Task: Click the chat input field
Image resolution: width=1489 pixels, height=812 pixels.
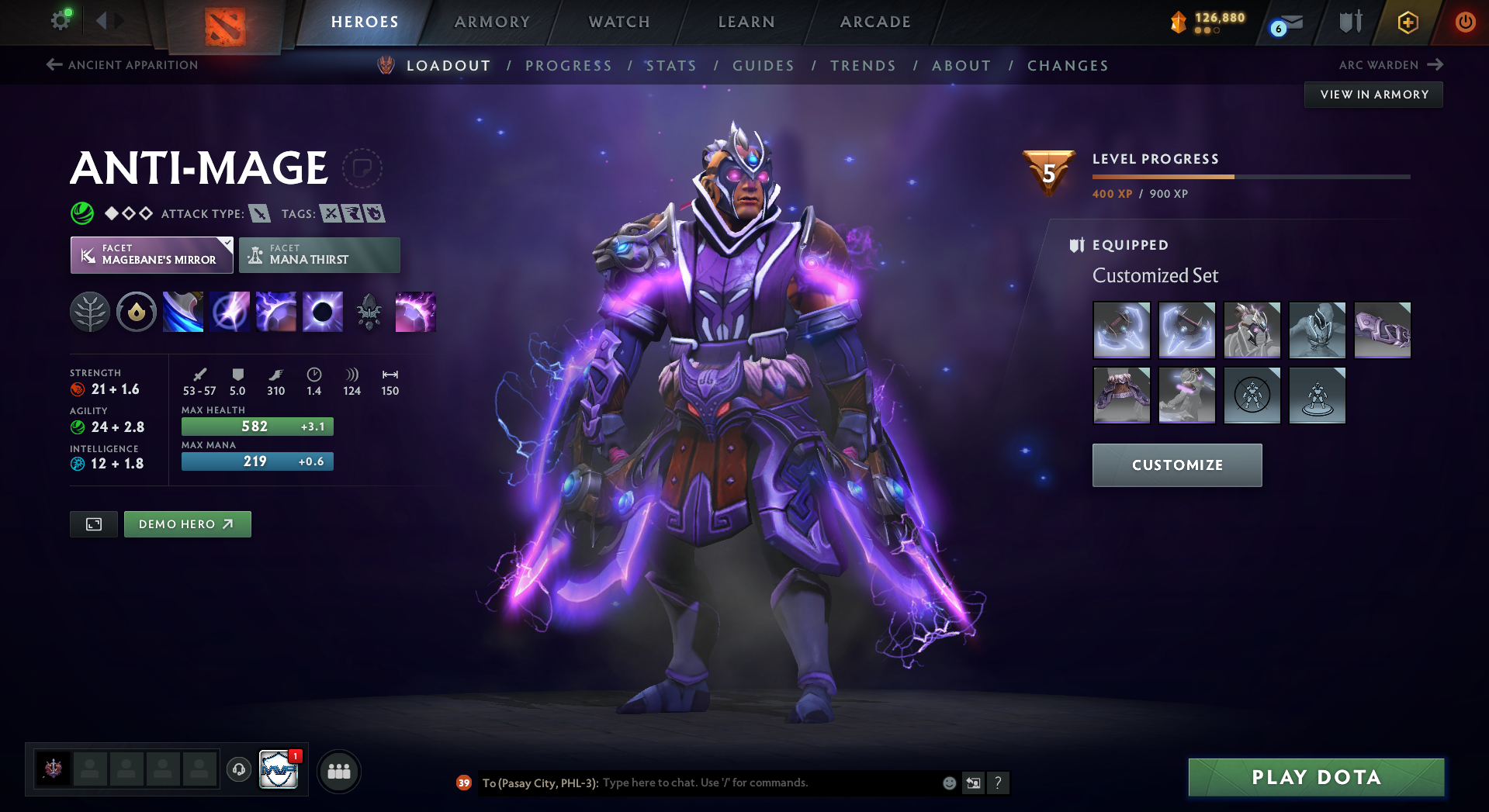Action: 768,783
